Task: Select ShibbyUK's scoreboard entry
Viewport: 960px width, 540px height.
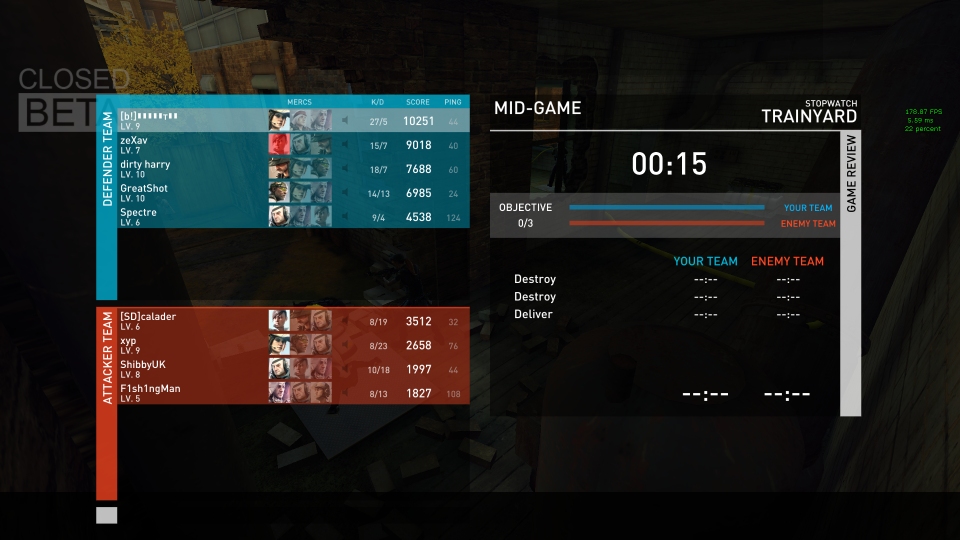Action: click(x=190, y=369)
